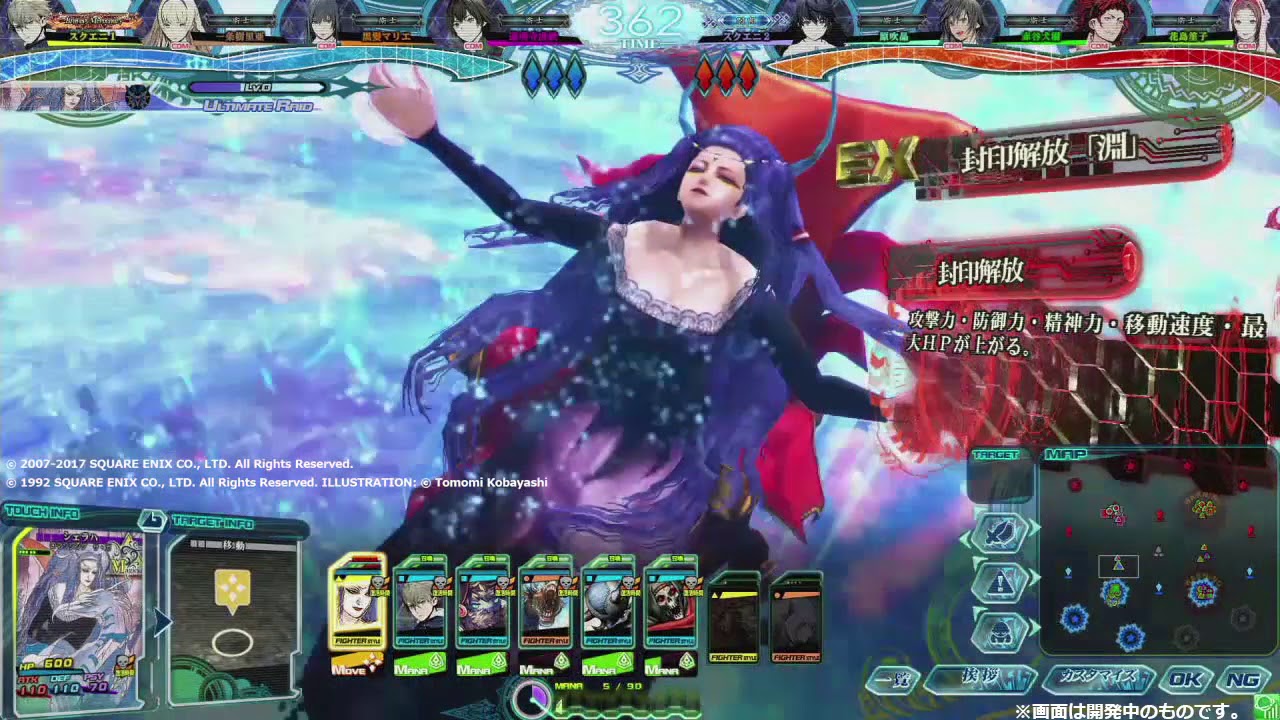Send the warning triangle alert signal
Viewport: 1280px width, 720px height.
[x=1000, y=581]
